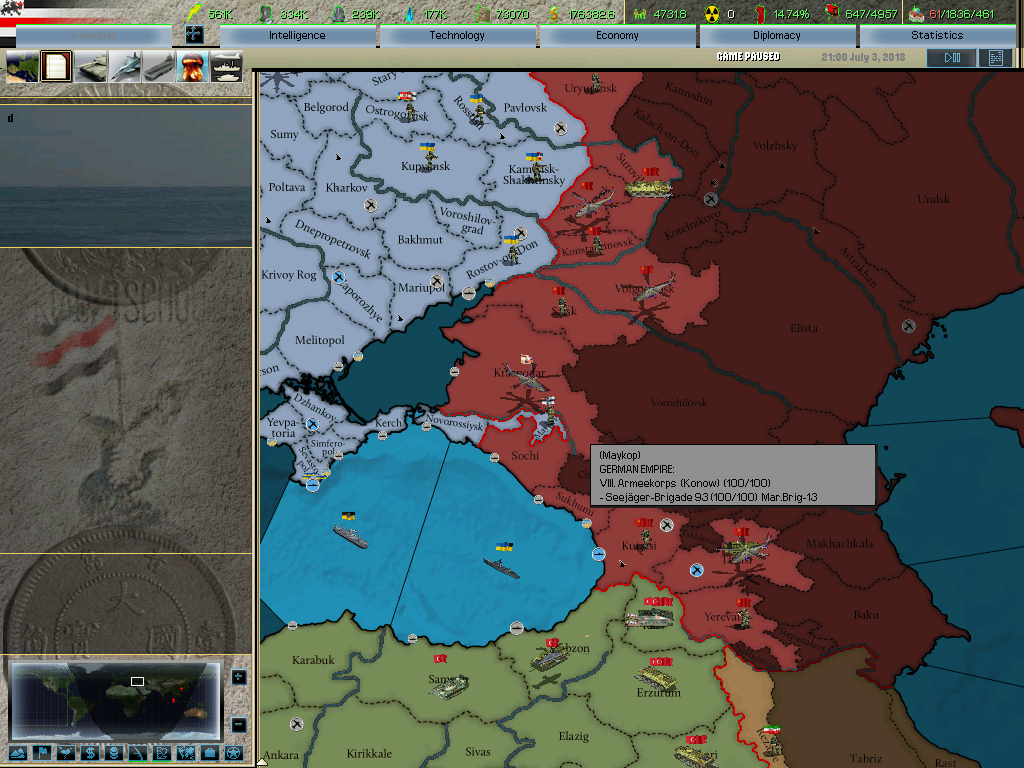Activate the dollar sign map filter
This screenshot has height=768, width=1024.
(x=90, y=753)
